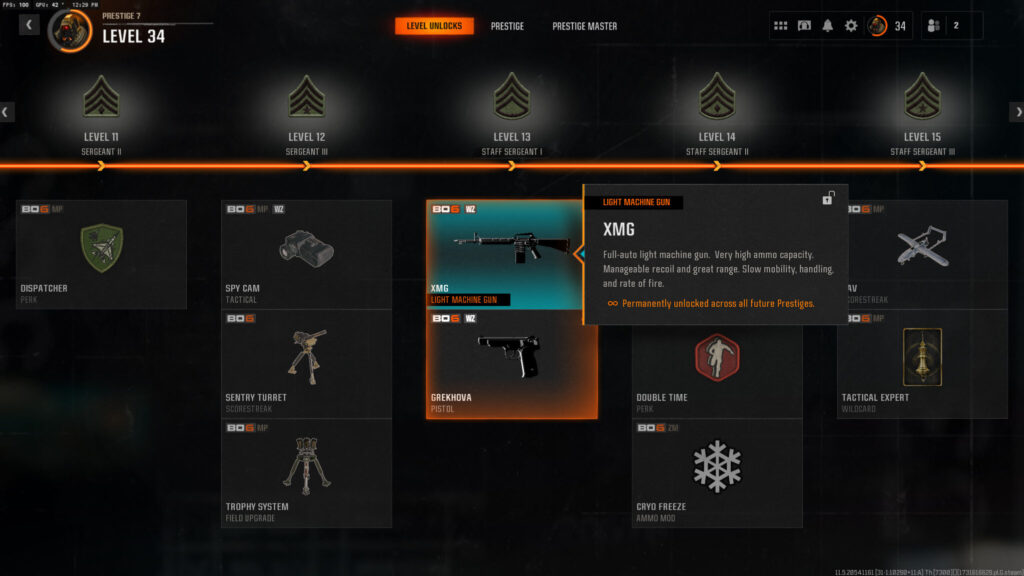Viewport: 1024px width, 576px height.
Task: Open the grid menu icon
Action: tap(781, 26)
